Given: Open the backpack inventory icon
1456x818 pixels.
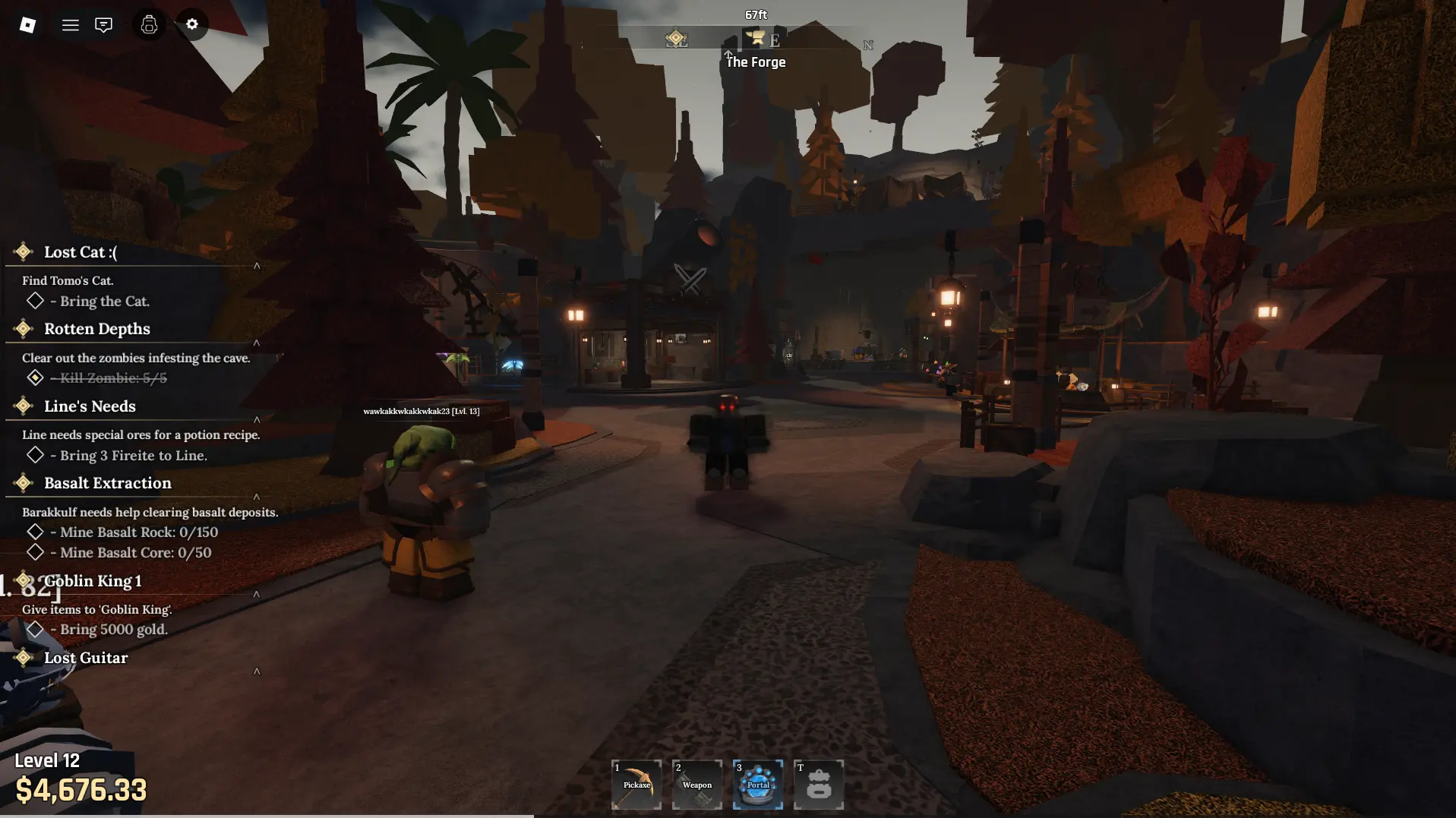Looking at the screenshot, I should coord(149,24).
